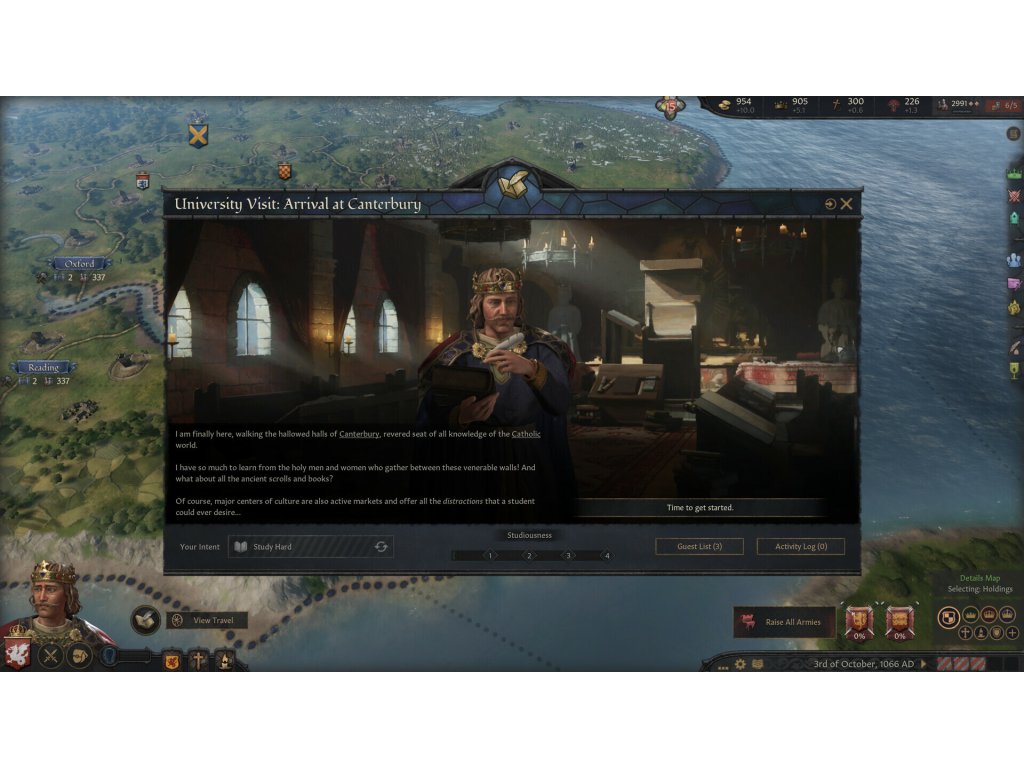Image resolution: width=1024 pixels, height=768 pixels.
Task: Follow the Catholic link in the event text
Action: [x=526, y=434]
